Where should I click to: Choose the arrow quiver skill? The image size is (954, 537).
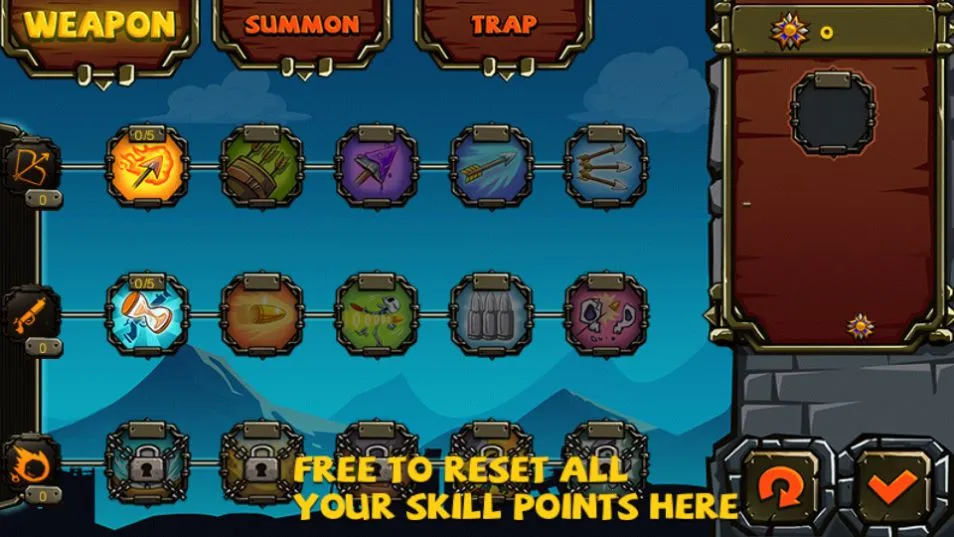pos(261,167)
